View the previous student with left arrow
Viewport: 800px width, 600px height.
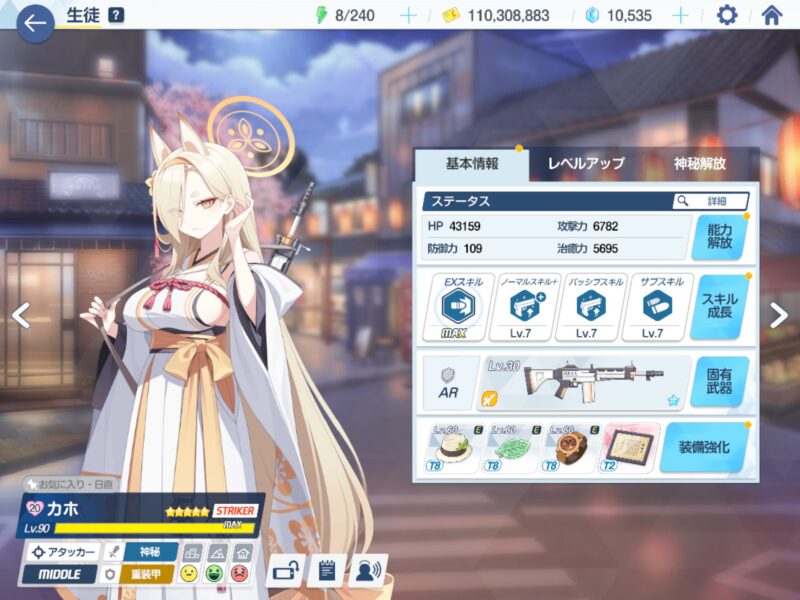pyautogui.click(x=21, y=314)
